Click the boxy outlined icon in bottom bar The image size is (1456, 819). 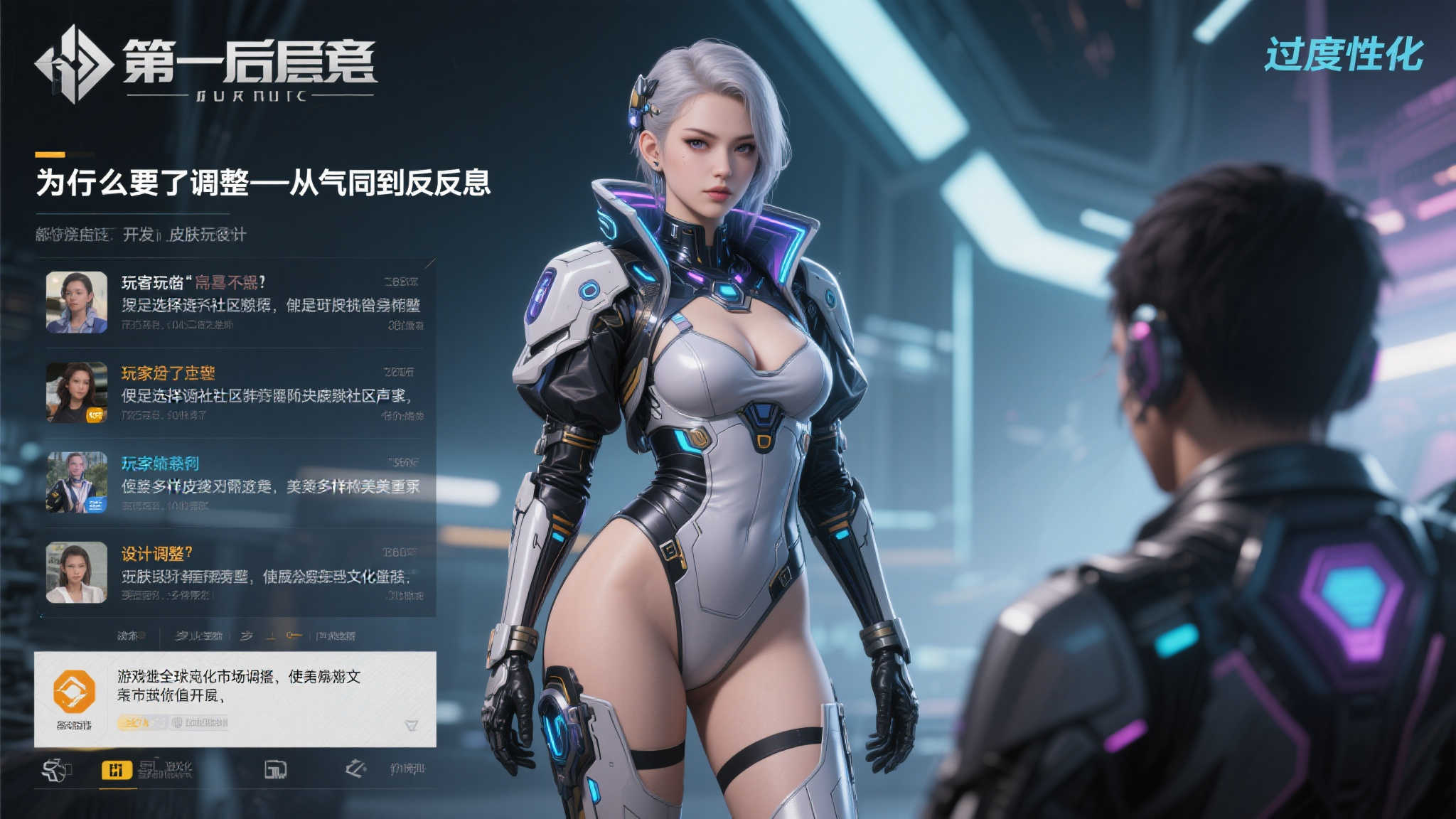pyautogui.click(x=275, y=769)
